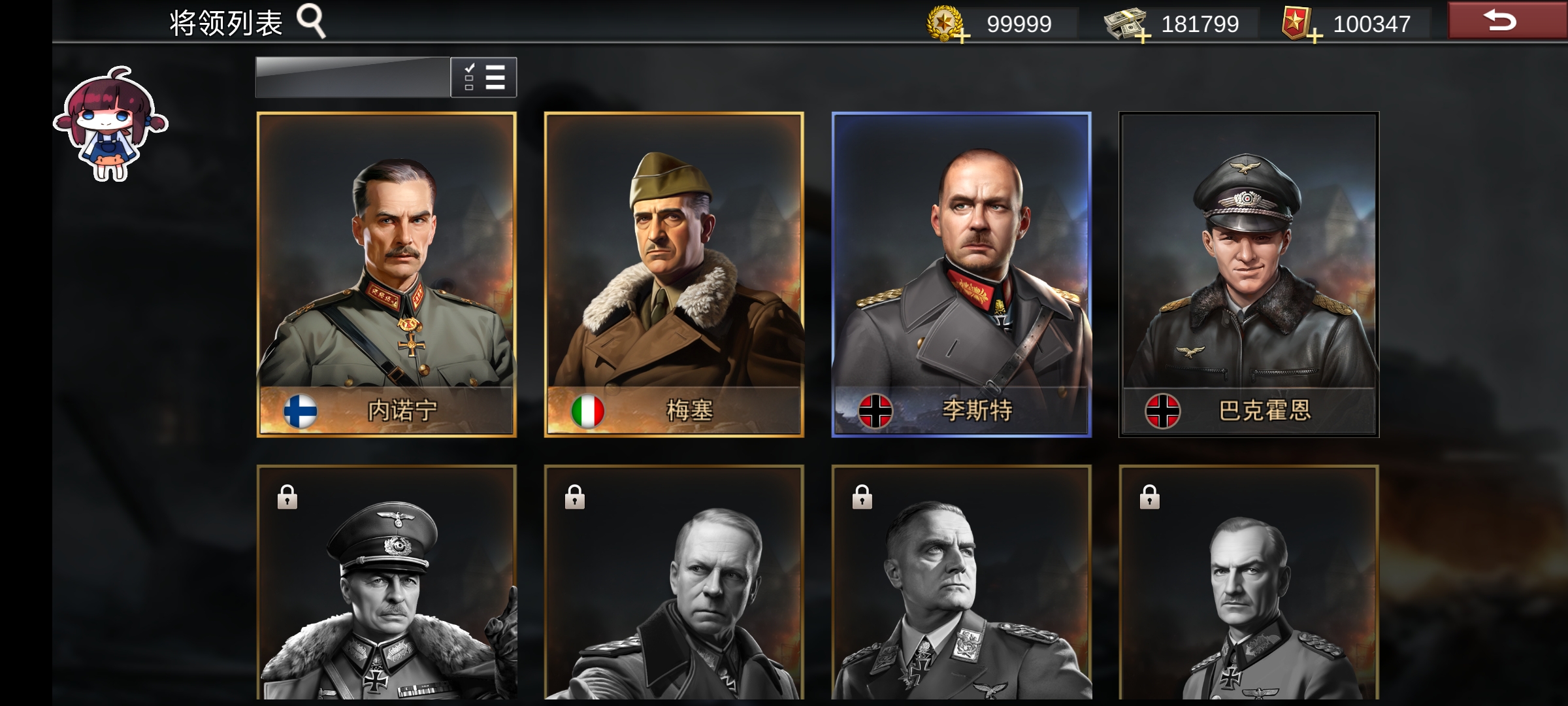Pick the 巴克霍恩 general card
Viewport: 1568px width, 706px height.
1249,275
